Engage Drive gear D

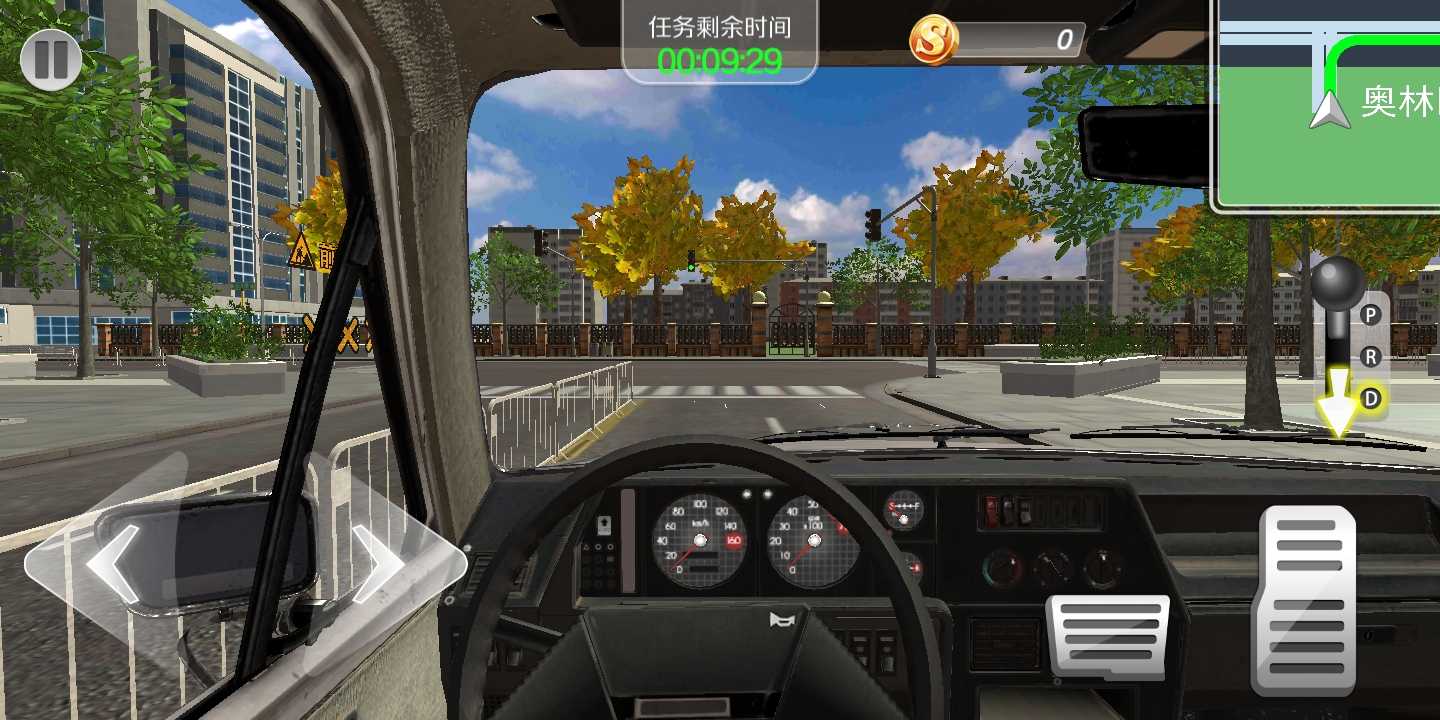[x=1373, y=397]
